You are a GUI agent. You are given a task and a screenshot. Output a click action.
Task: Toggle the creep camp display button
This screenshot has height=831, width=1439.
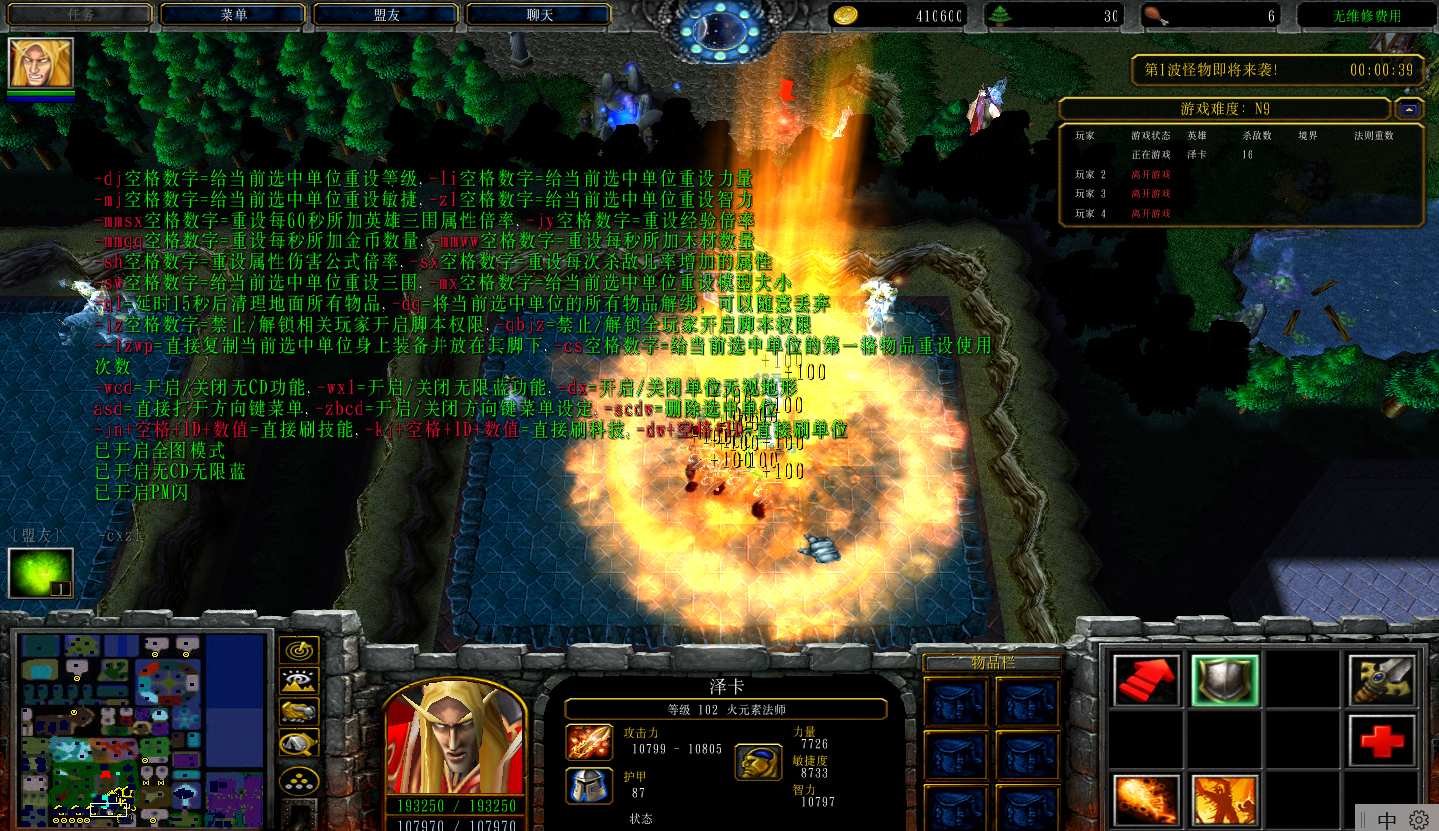click(x=299, y=743)
